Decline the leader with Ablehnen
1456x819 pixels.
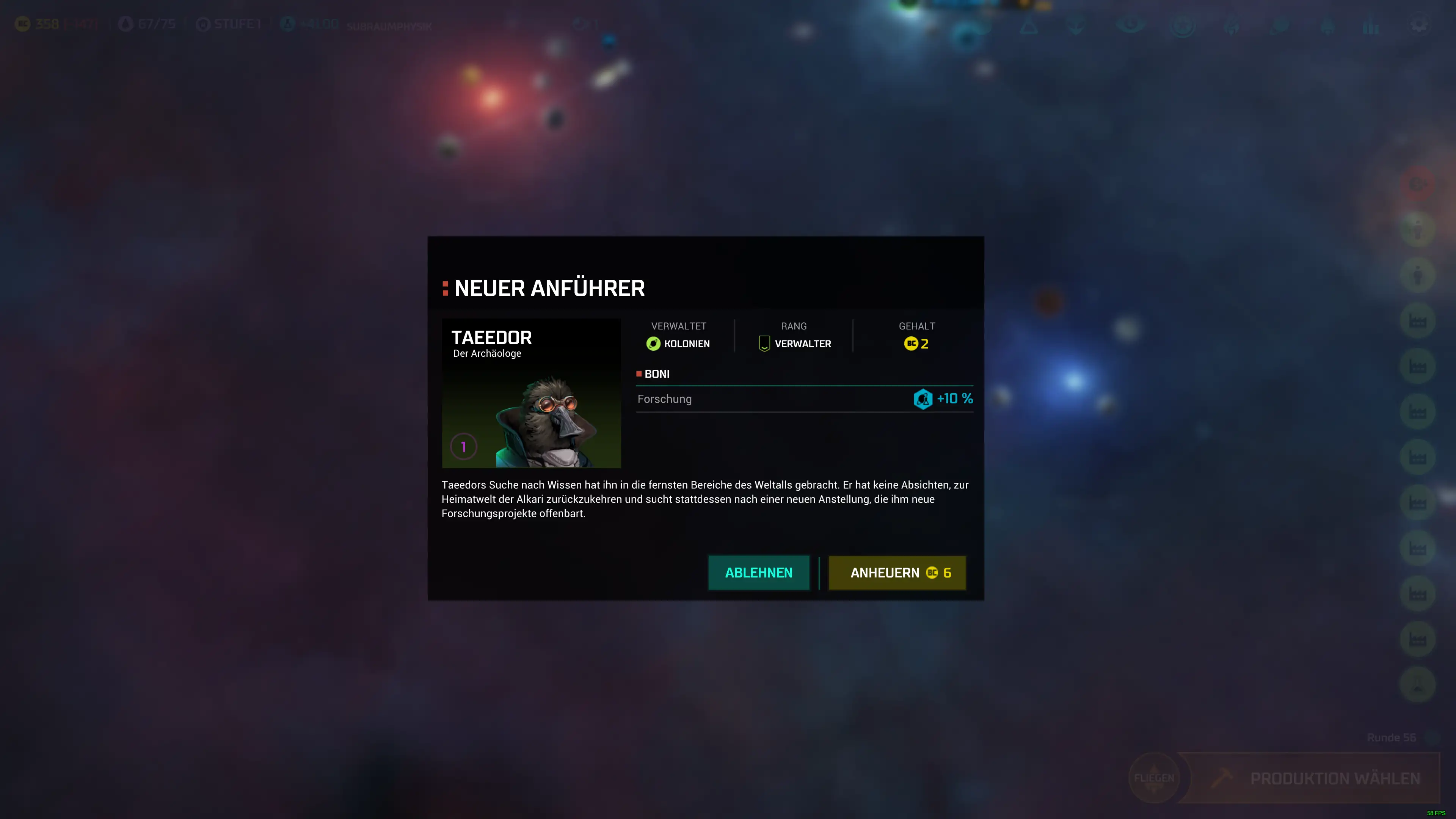[758, 573]
